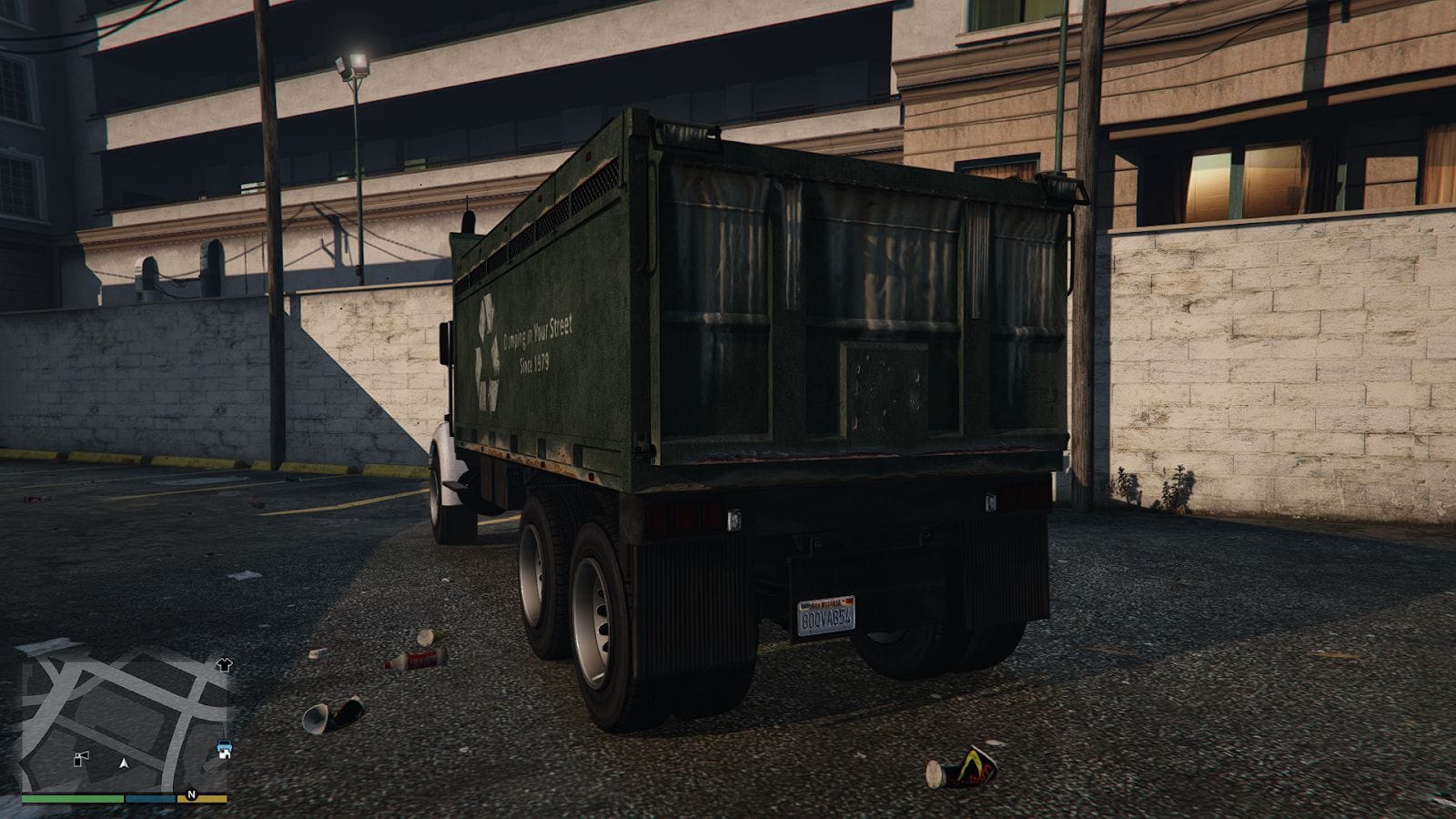Select the license plate 800VA854
1456x819 pixels.
[x=826, y=614]
